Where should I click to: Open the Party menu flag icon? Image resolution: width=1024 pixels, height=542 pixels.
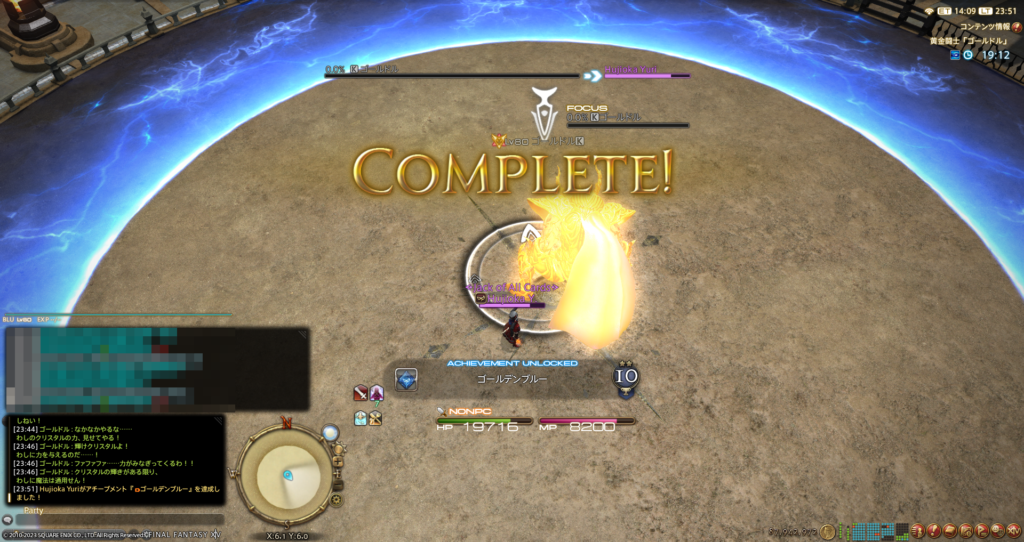(984, 530)
